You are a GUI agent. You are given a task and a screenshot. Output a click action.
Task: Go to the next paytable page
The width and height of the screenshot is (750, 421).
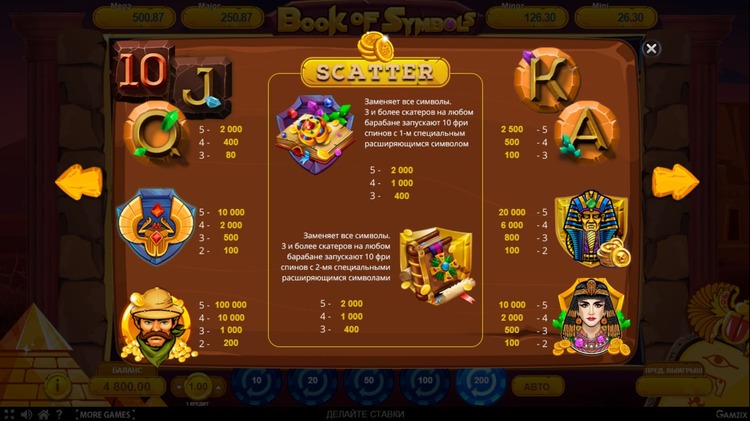tap(675, 182)
